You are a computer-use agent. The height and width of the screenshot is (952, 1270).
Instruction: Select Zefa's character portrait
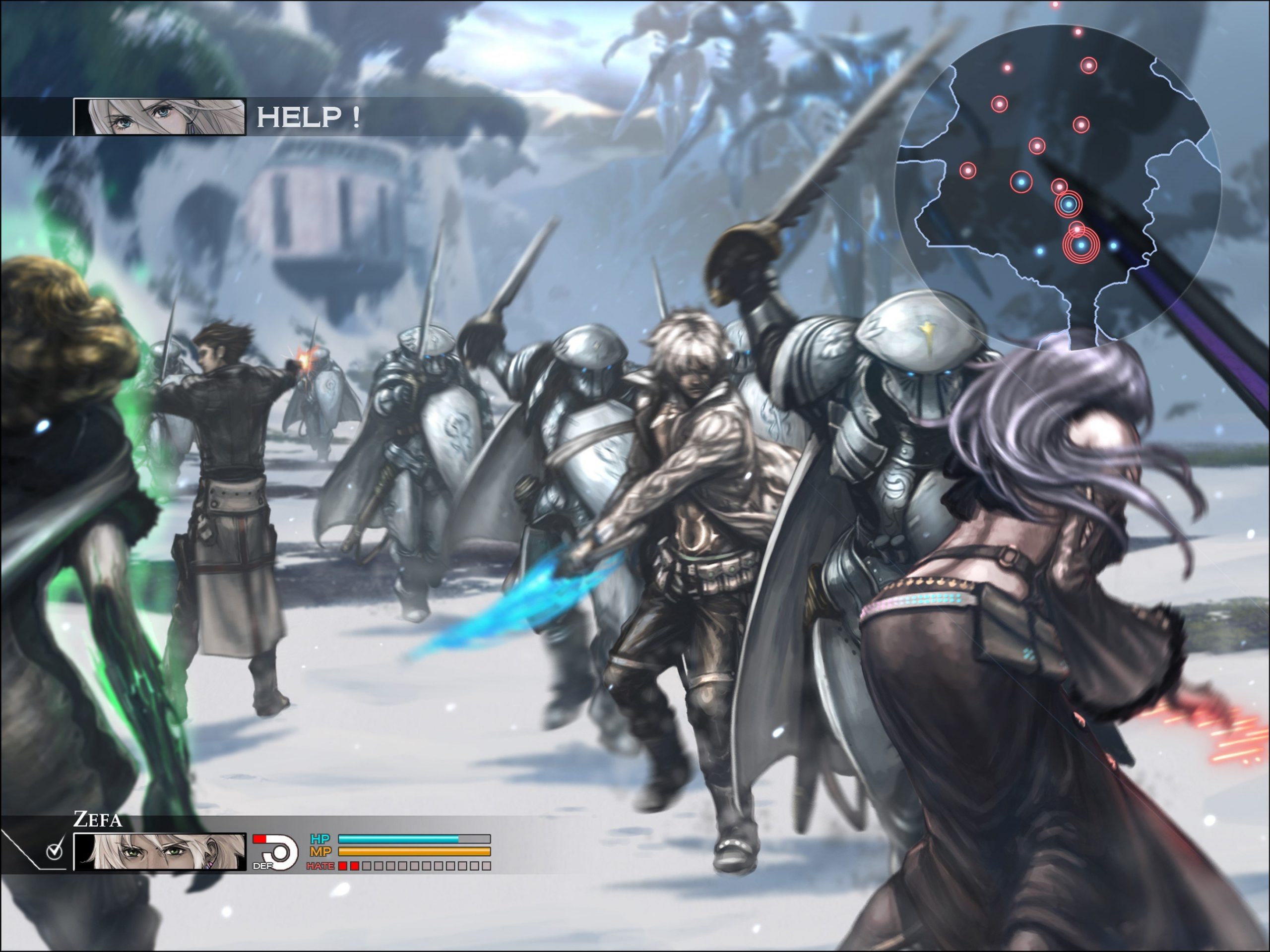click(x=160, y=851)
